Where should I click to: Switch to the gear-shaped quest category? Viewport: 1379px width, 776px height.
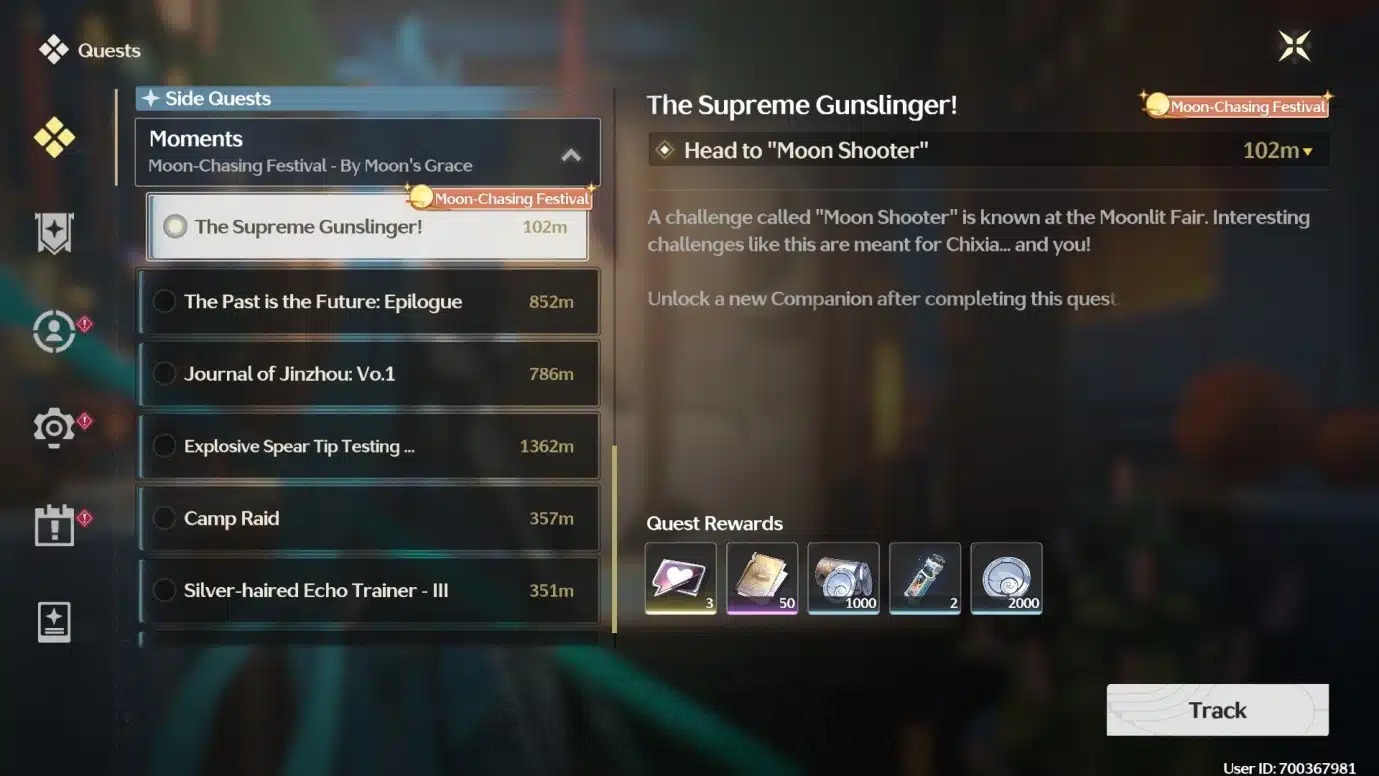[x=54, y=427]
